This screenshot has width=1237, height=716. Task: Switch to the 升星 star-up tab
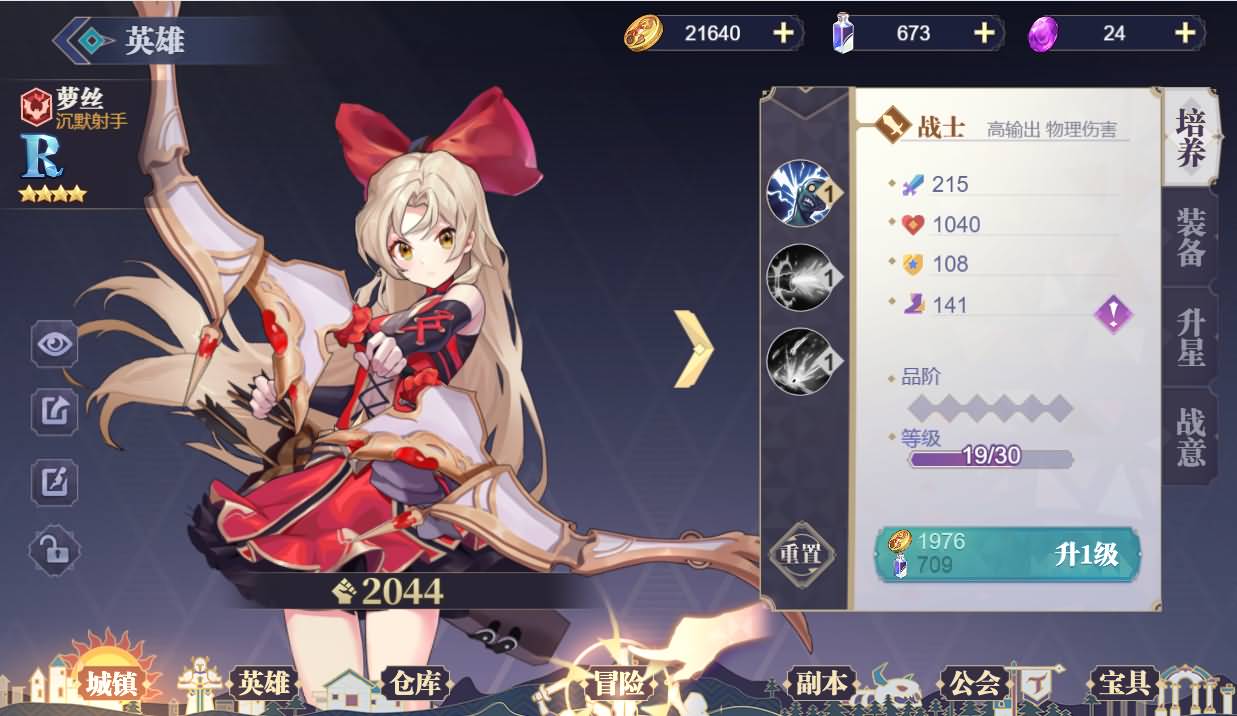pyautogui.click(x=1190, y=337)
